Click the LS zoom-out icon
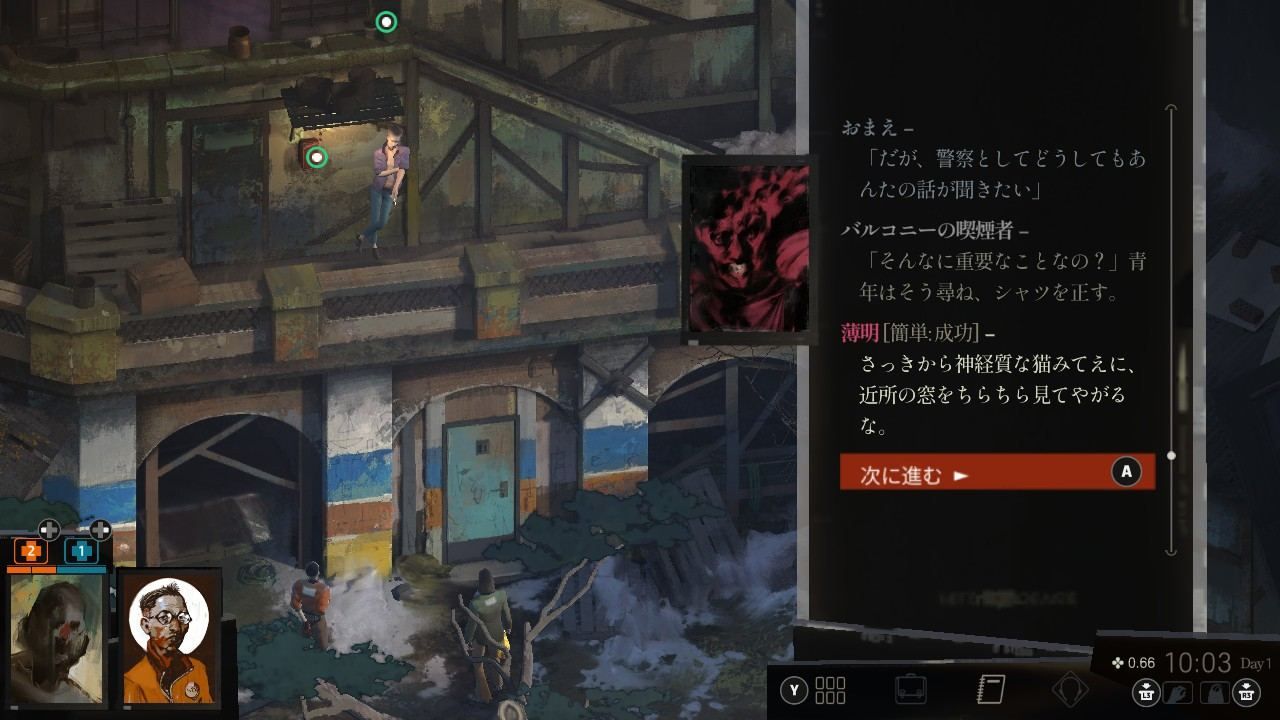This screenshot has width=1280, height=720. 1146,692
